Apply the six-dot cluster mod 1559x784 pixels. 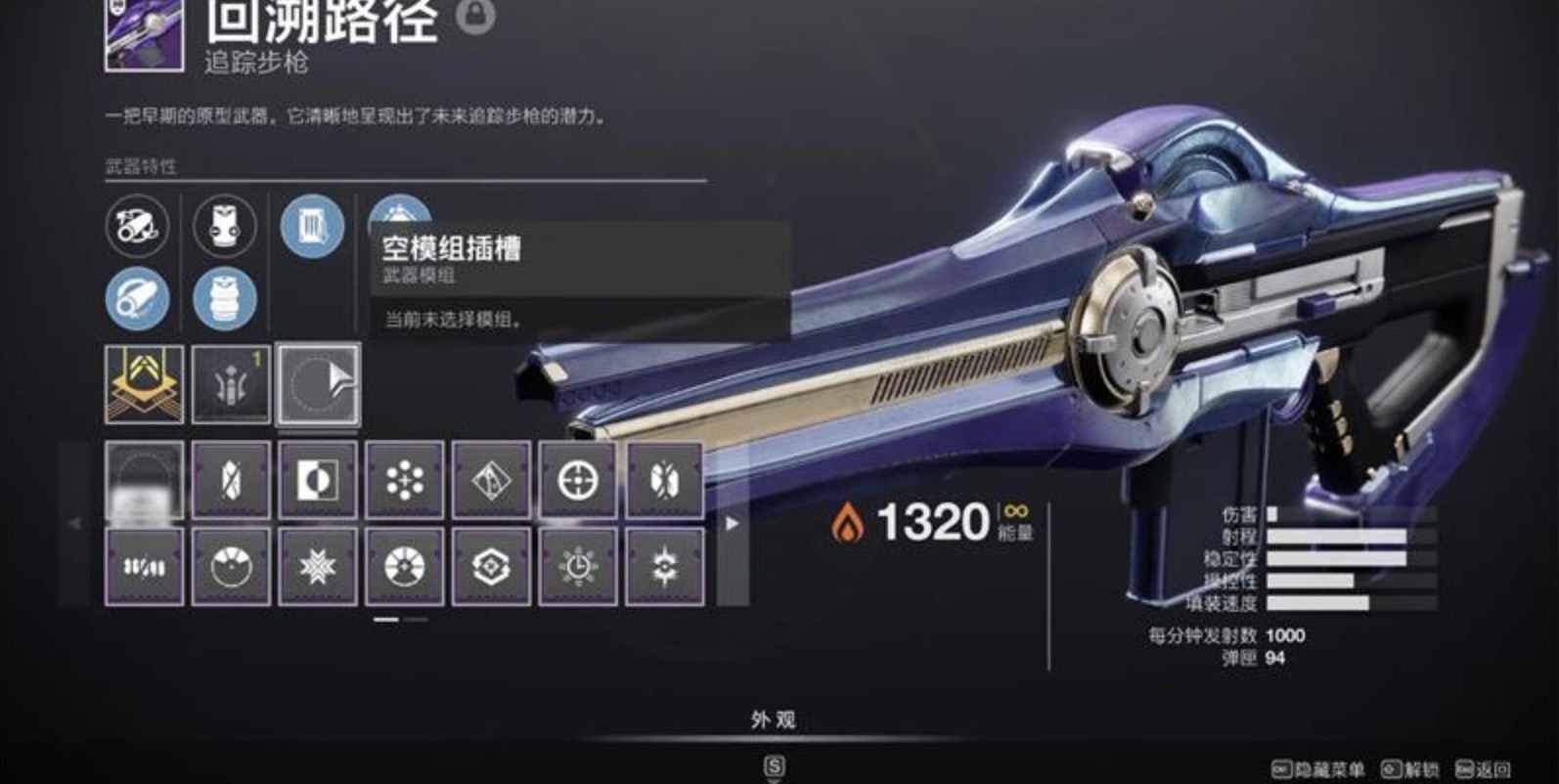[x=405, y=480]
